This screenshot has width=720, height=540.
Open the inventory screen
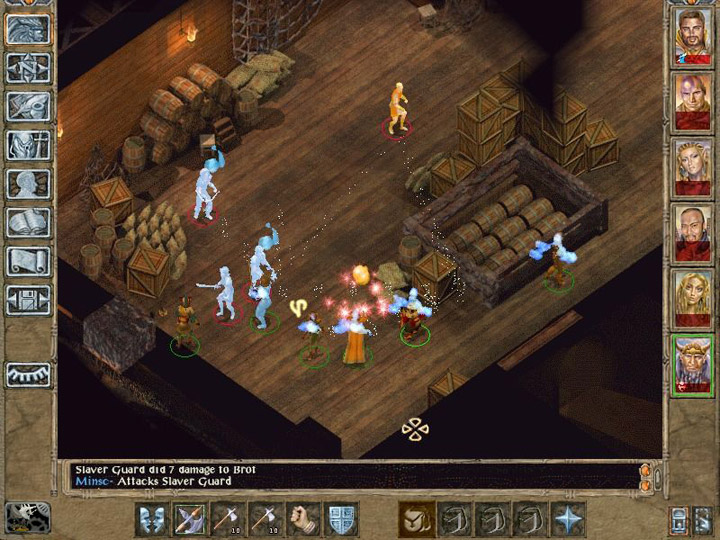pyautogui.click(x=28, y=145)
